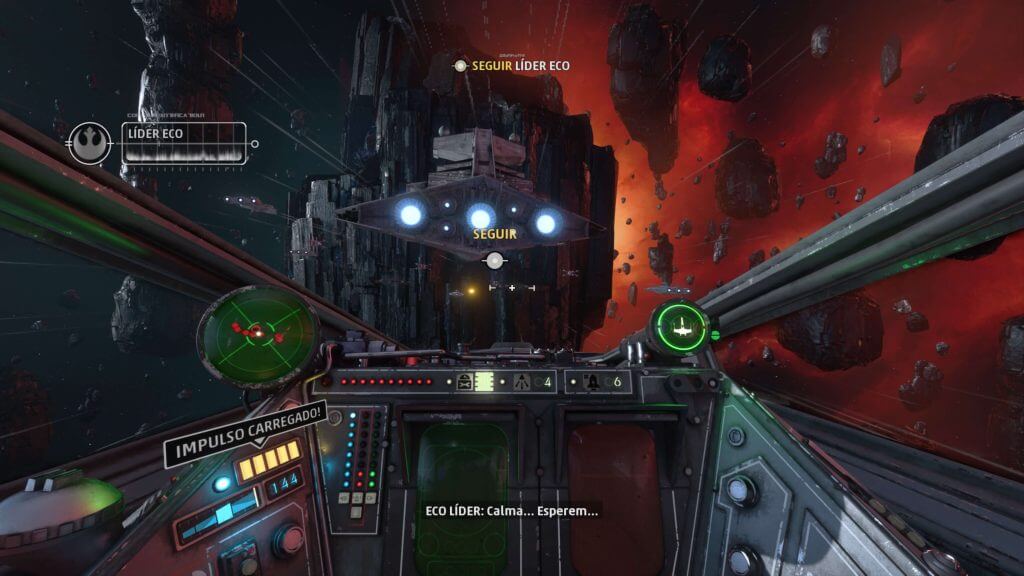
Task: Click the Seguir waypoint marker
Action: tap(494, 260)
